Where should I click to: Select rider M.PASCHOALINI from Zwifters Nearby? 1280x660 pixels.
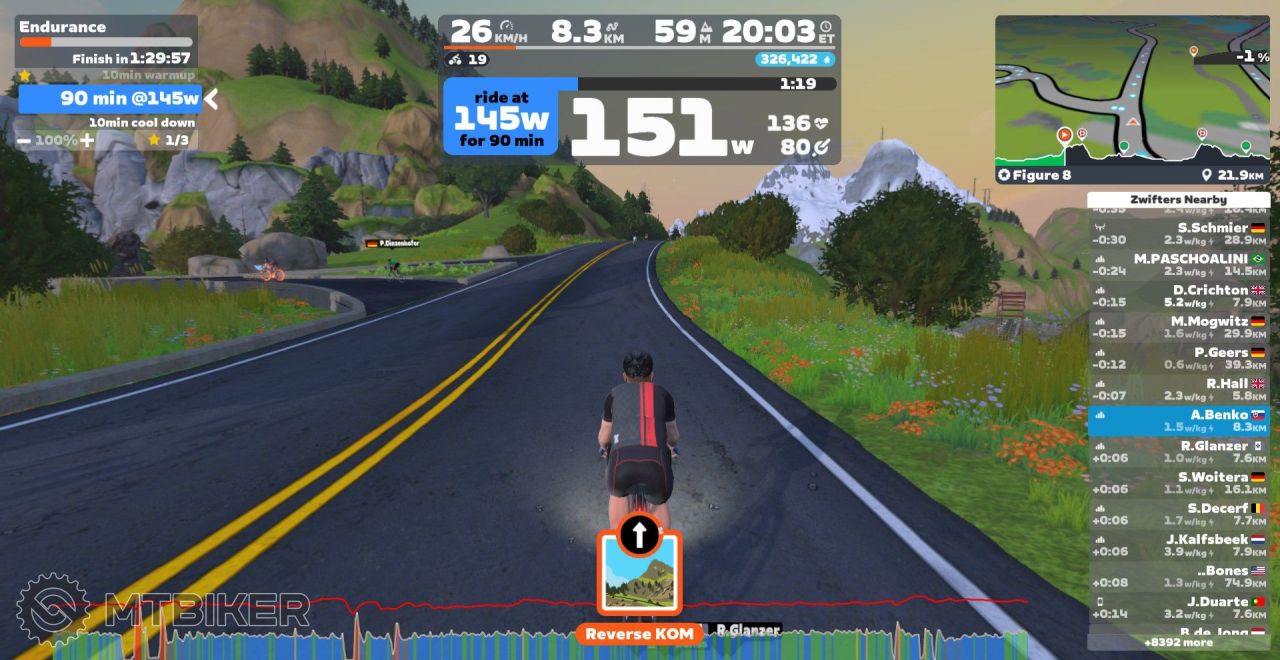1178,265
